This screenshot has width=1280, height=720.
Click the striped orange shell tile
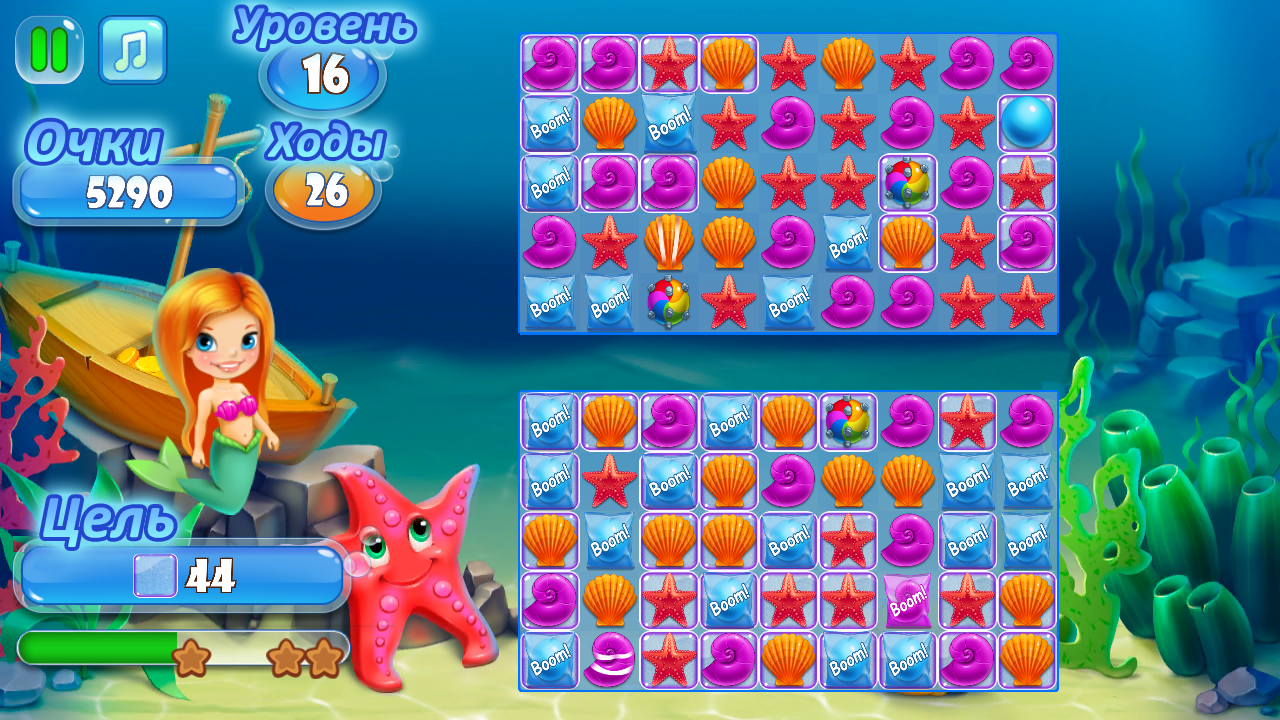[669, 243]
